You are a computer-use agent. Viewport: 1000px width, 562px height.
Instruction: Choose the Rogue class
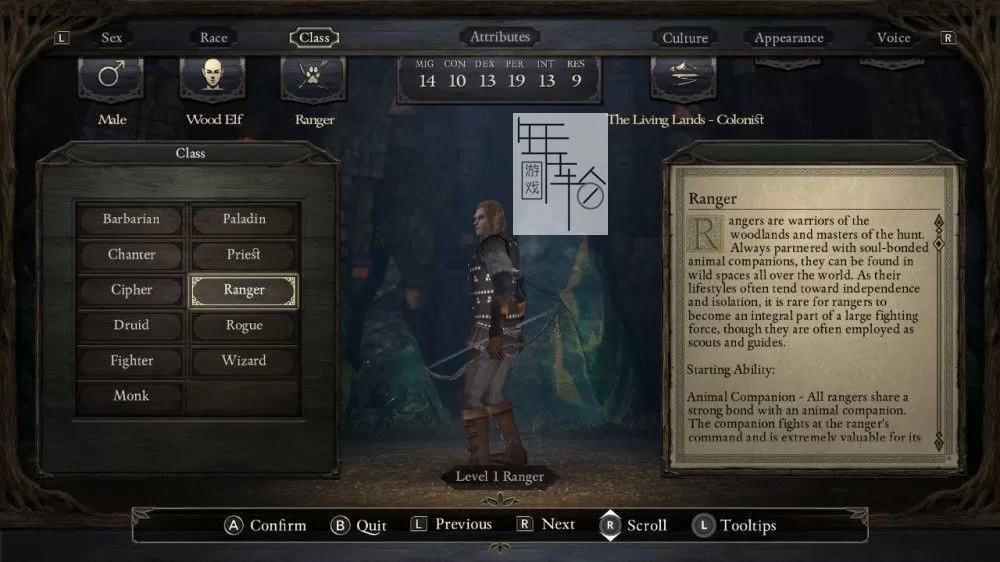(244, 325)
